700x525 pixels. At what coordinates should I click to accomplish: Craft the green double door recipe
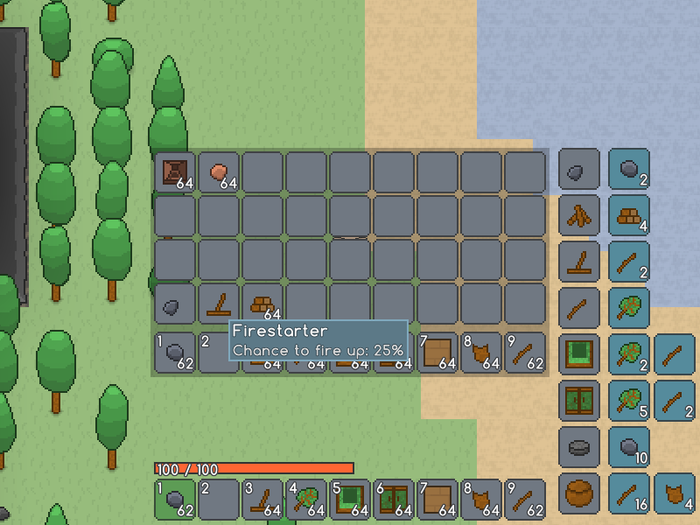point(579,400)
